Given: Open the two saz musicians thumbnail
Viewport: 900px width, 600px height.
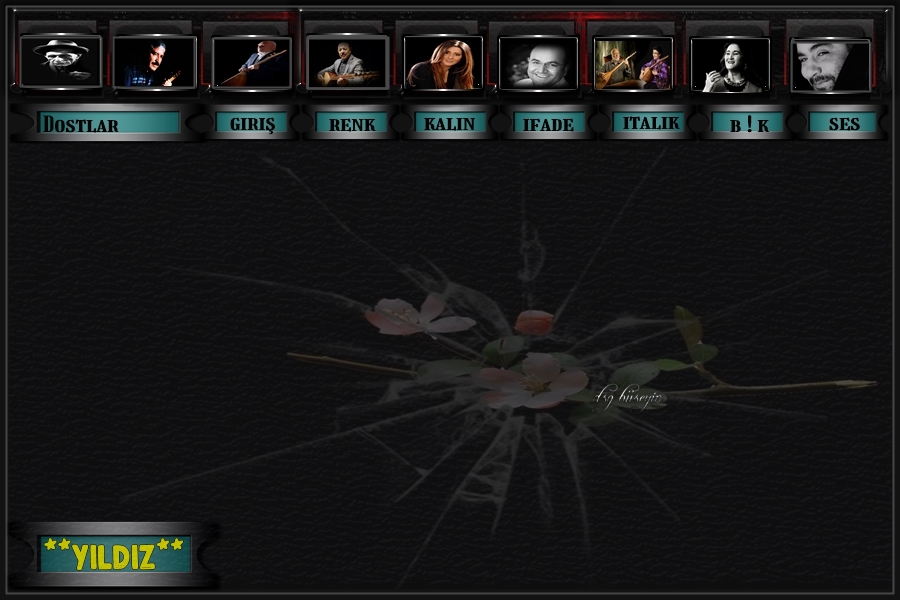Looking at the screenshot, I should coord(633,64).
